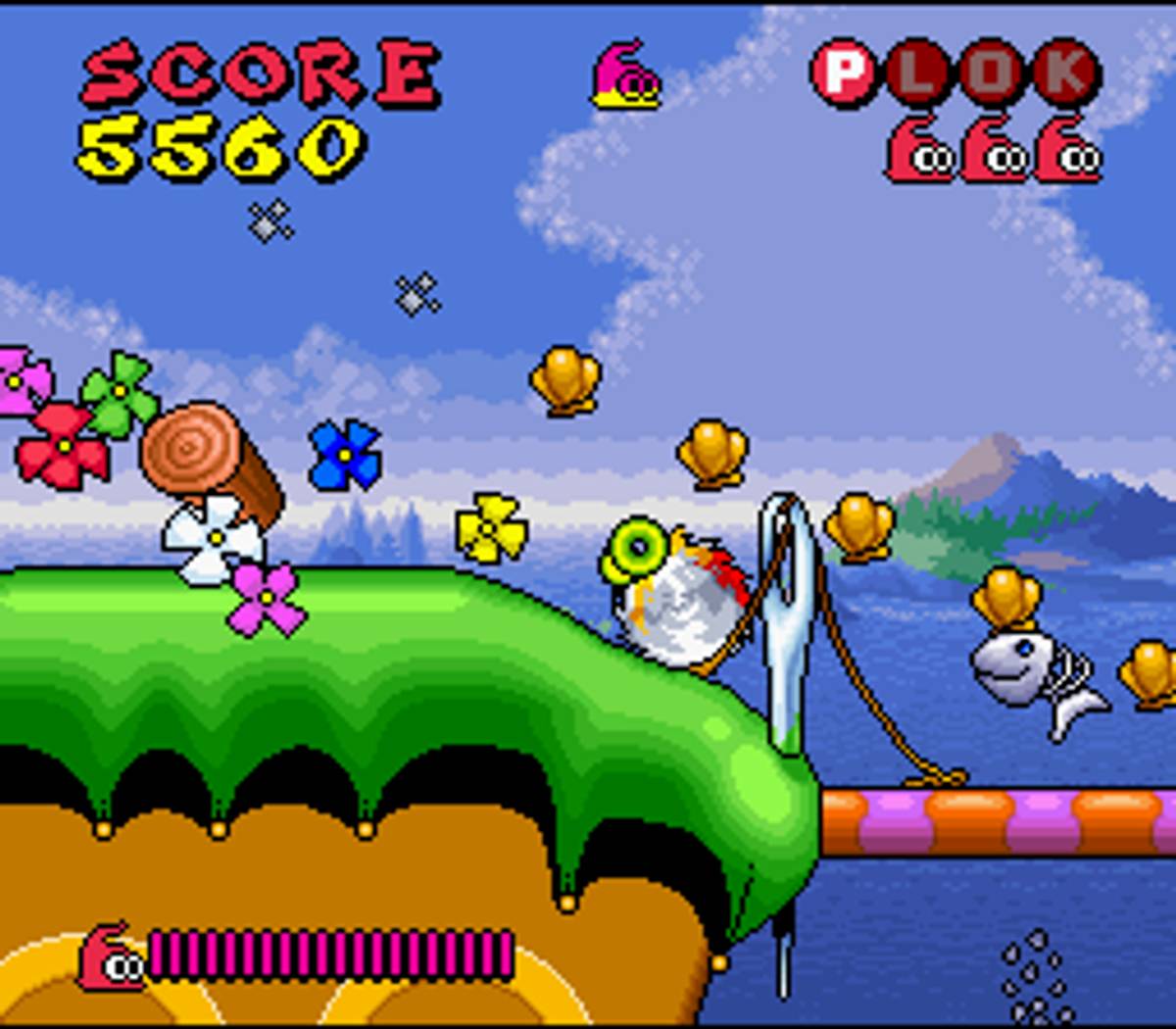The height and width of the screenshot is (1029, 1176).
Task: Select the Plok icon beside the health bar
Action: click(x=110, y=956)
